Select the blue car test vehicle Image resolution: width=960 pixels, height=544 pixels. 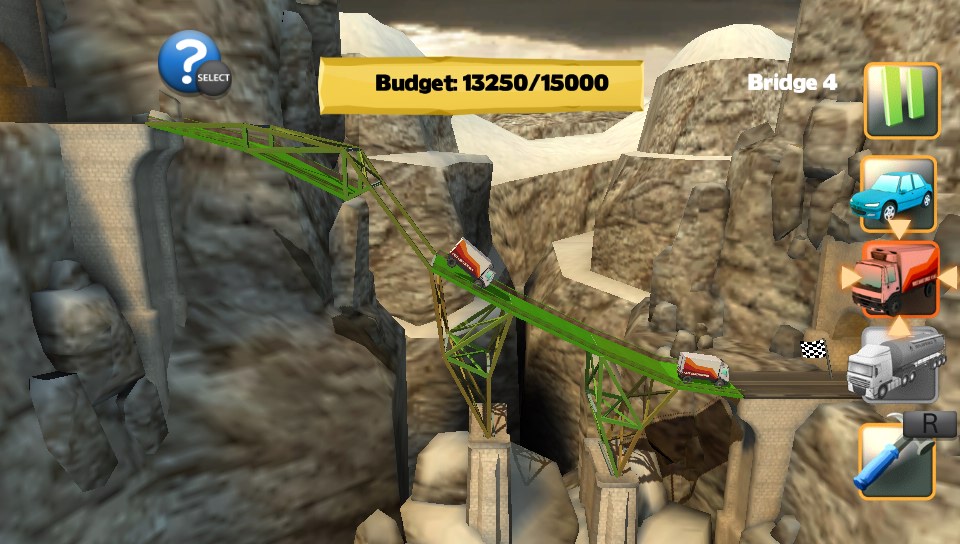pyautogui.click(x=897, y=193)
